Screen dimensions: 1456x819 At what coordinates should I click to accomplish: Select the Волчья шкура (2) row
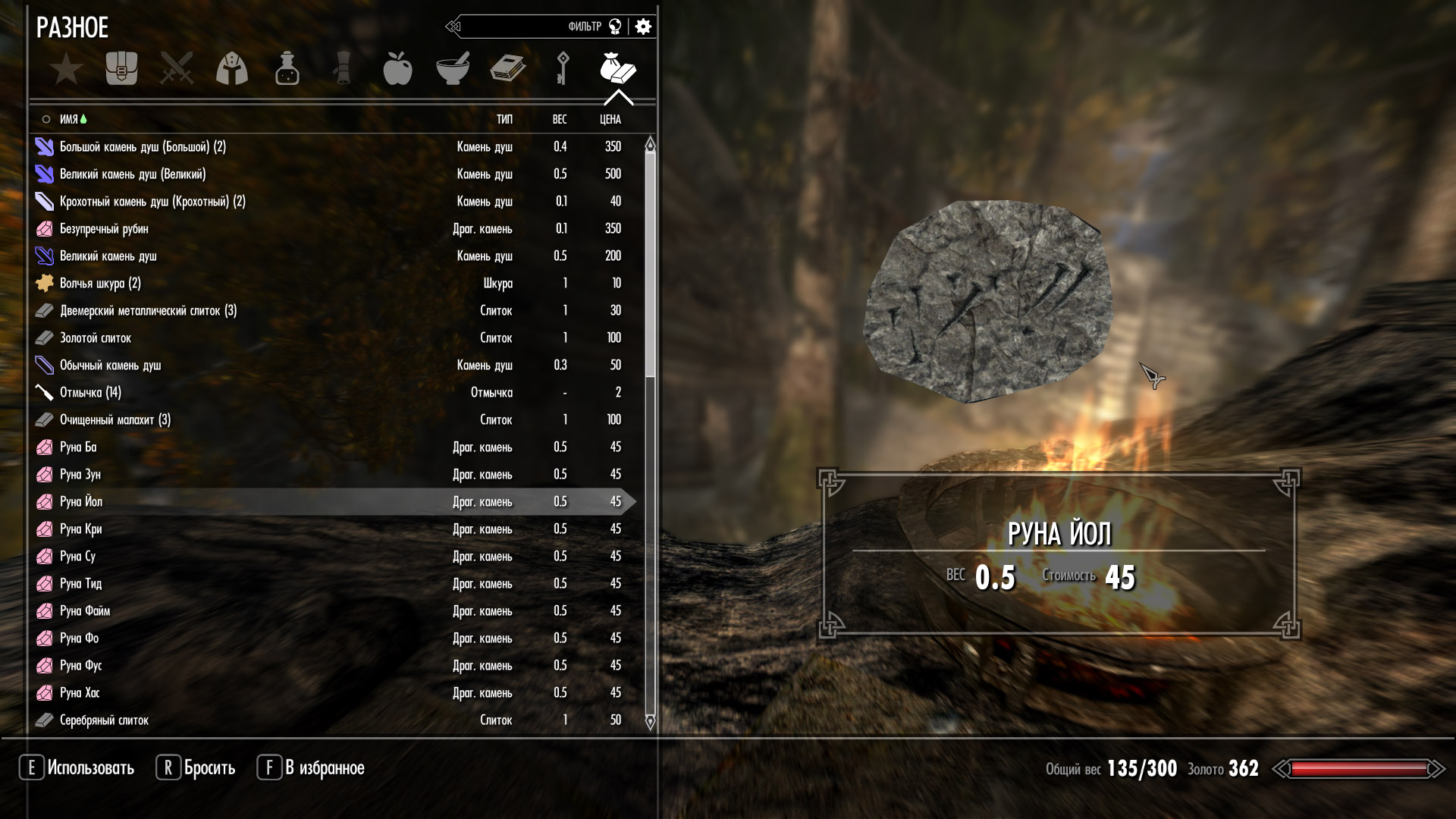pos(100,284)
